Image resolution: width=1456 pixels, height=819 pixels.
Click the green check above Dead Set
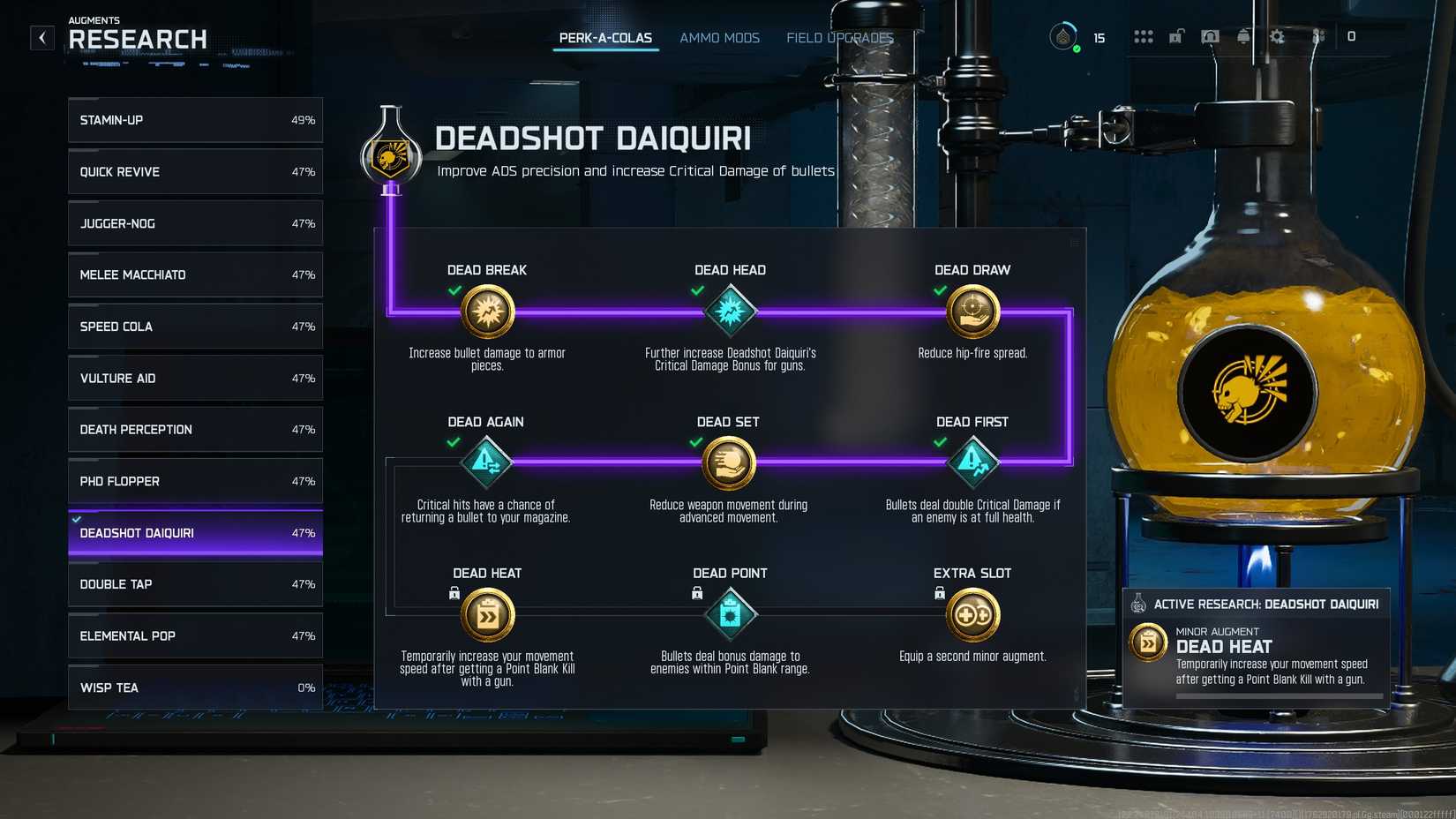[694, 442]
